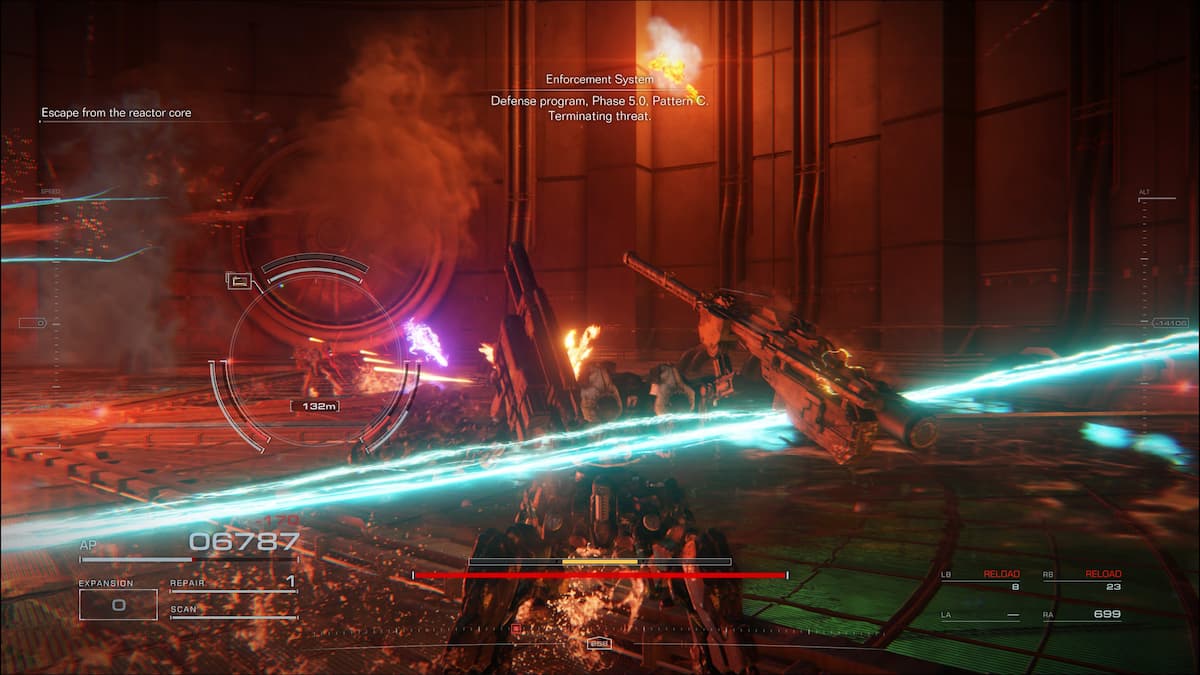This screenshot has height=675, width=1200.
Task: Activate the Expansion slot box
Action: pos(118,604)
